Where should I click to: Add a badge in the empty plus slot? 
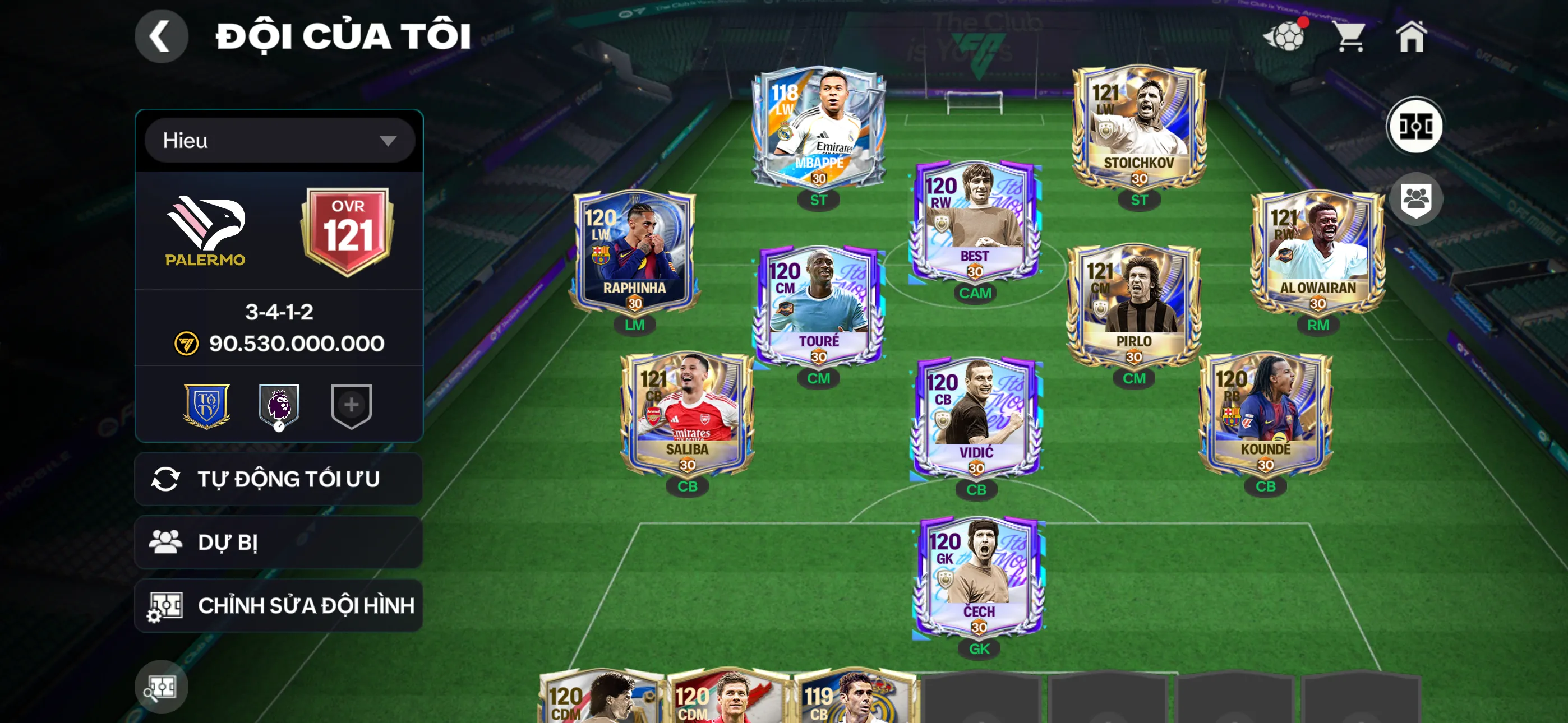click(x=351, y=405)
